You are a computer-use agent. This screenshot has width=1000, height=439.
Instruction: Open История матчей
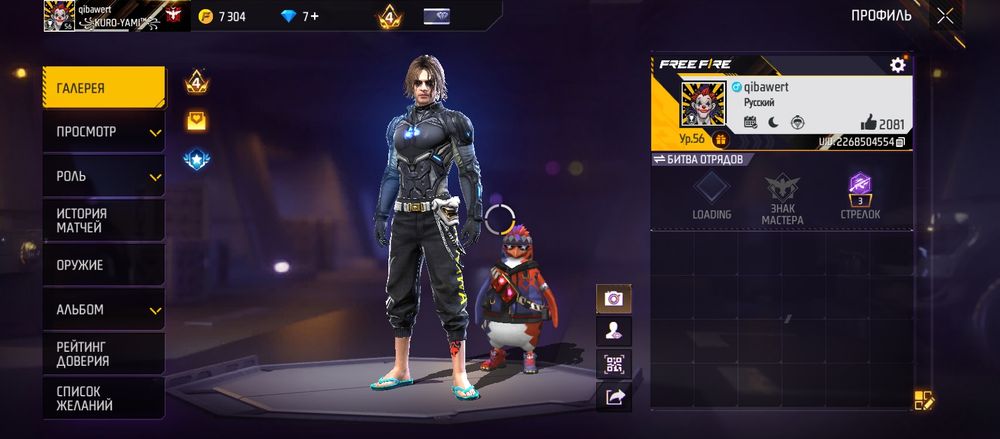pyautogui.click(x=103, y=220)
